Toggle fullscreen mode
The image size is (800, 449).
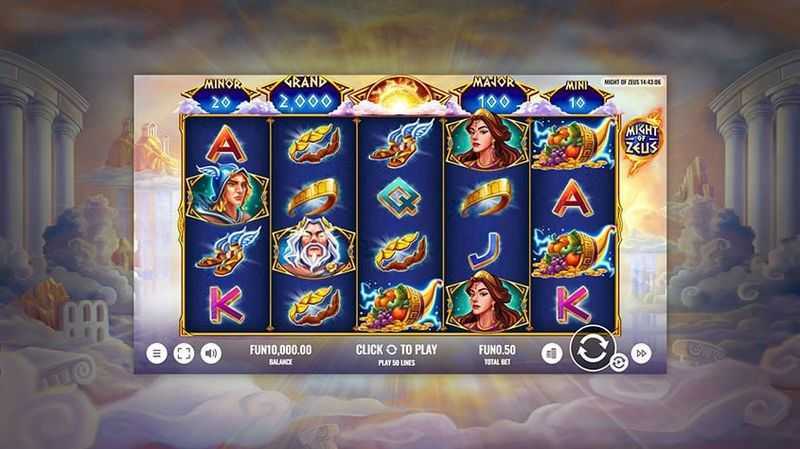click(x=184, y=353)
